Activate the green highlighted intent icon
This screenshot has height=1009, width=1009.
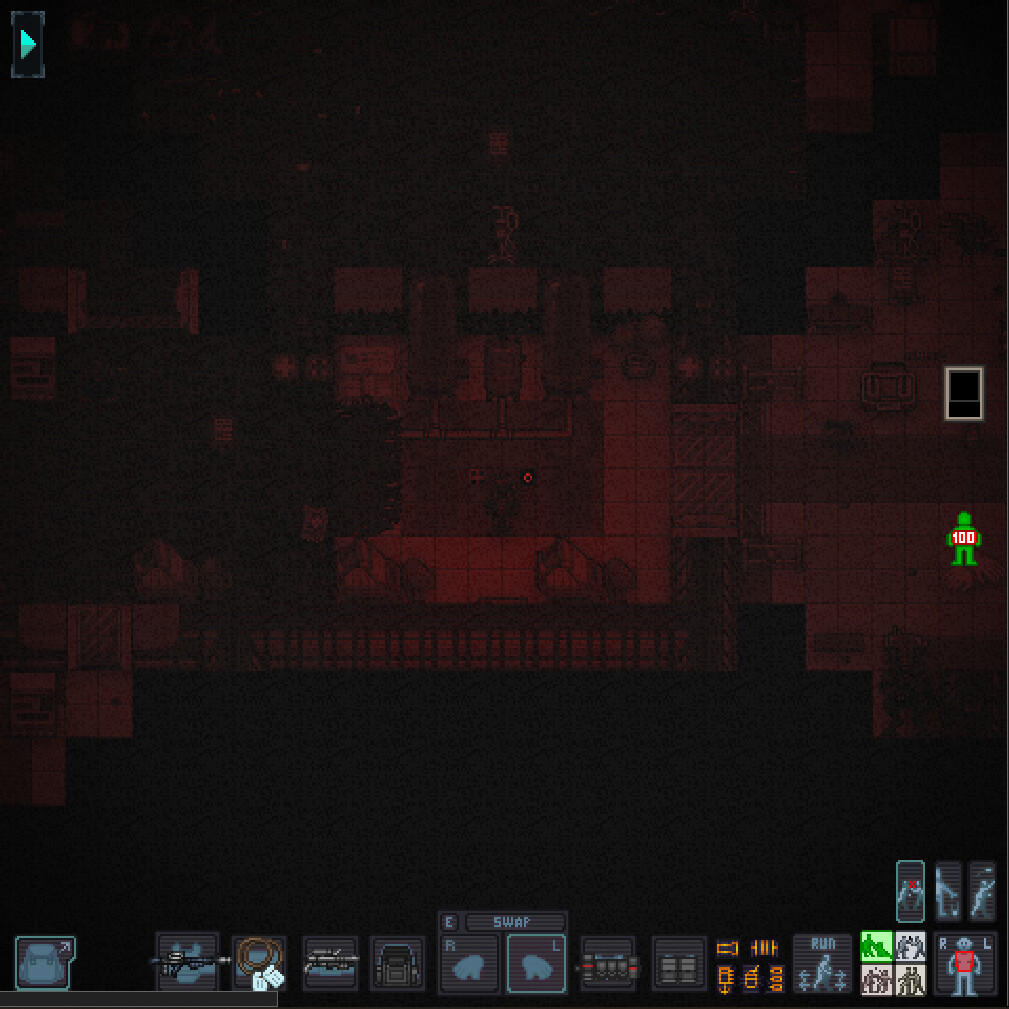pos(876,946)
